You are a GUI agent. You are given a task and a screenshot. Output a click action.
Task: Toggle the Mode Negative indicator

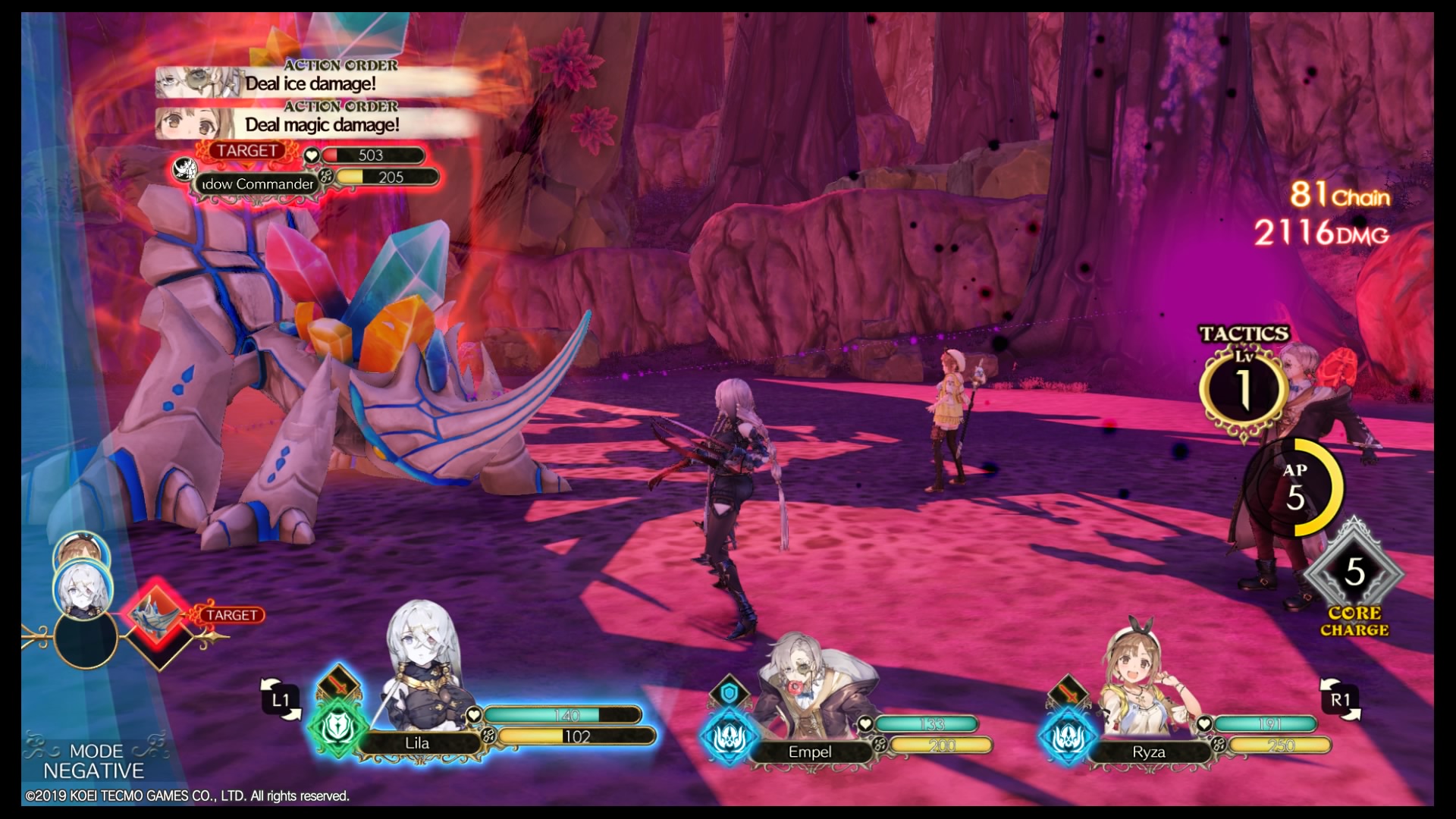click(93, 761)
